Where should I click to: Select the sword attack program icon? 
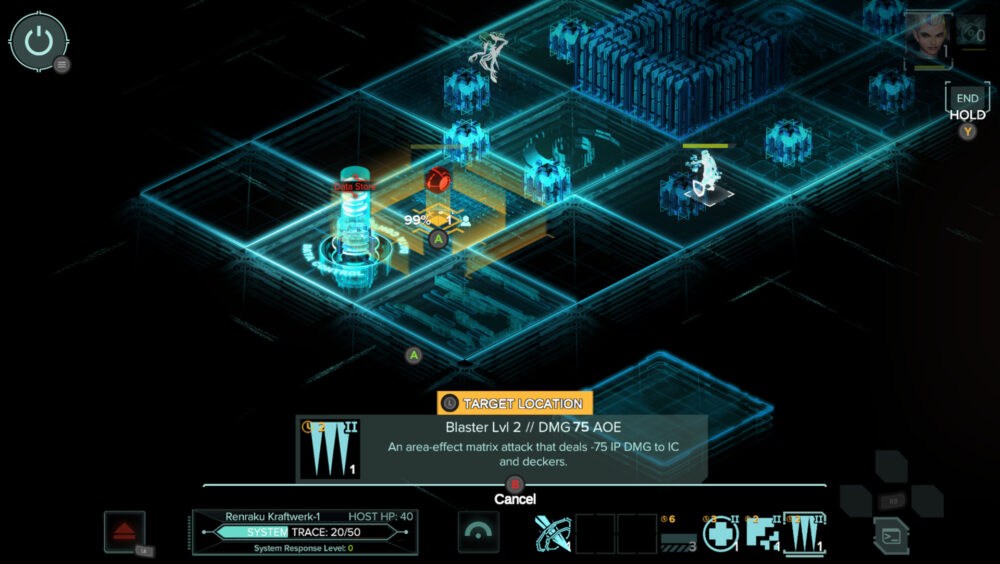pyautogui.click(x=553, y=533)
